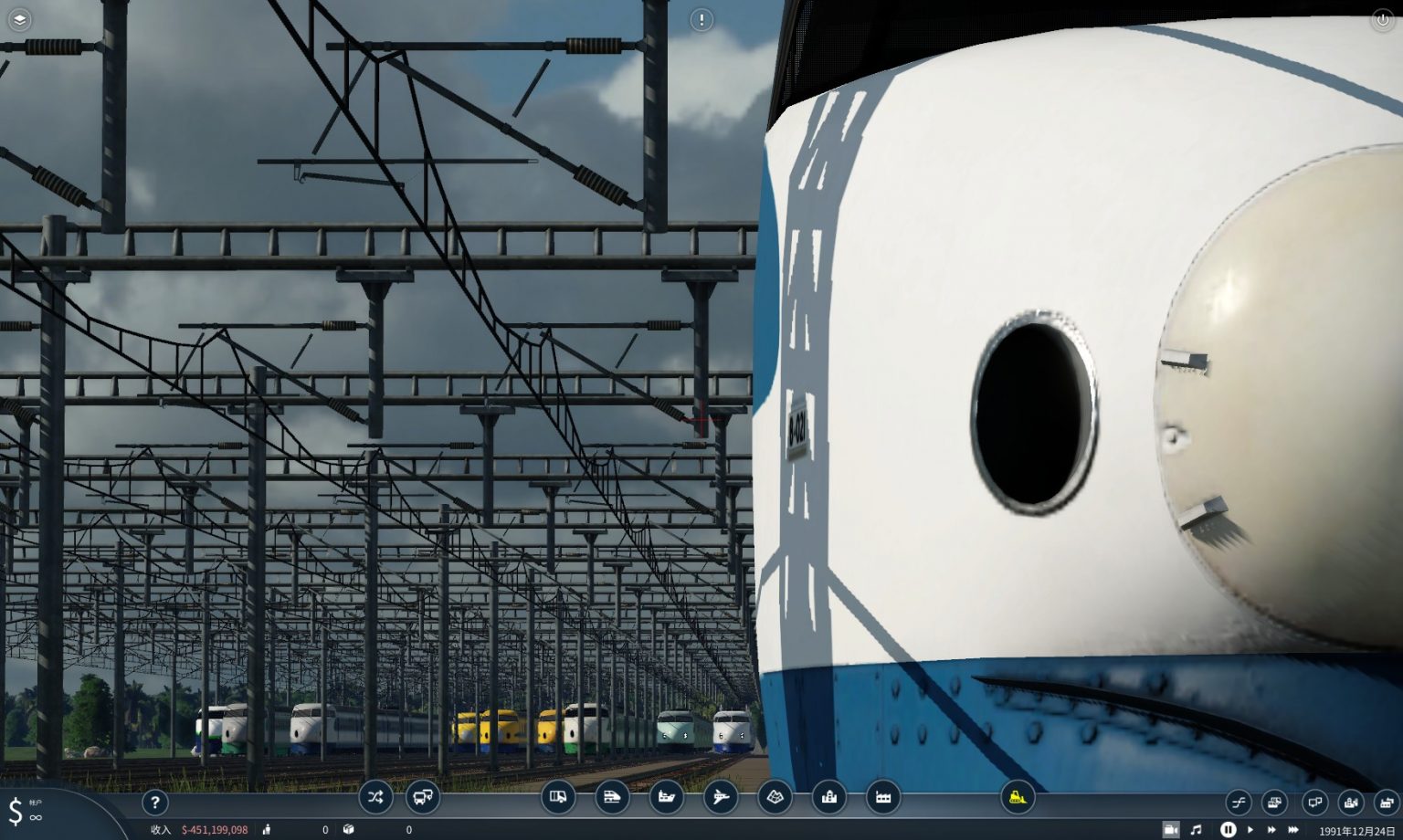Open the road construction menu
This screenshot has width=1403, height=840.
(560, 797)
